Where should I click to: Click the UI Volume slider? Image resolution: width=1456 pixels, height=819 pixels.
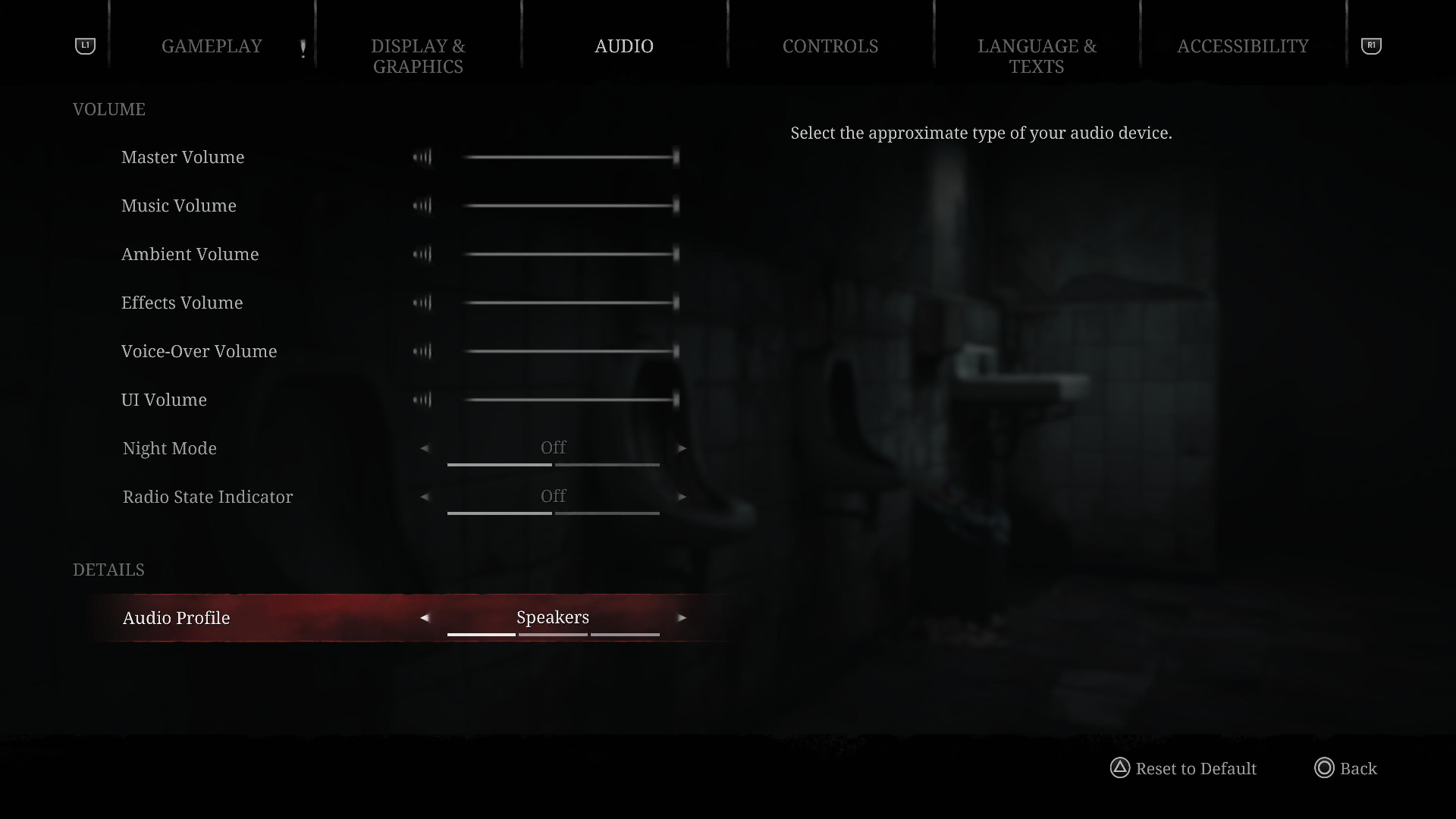[x=570, y=400]
